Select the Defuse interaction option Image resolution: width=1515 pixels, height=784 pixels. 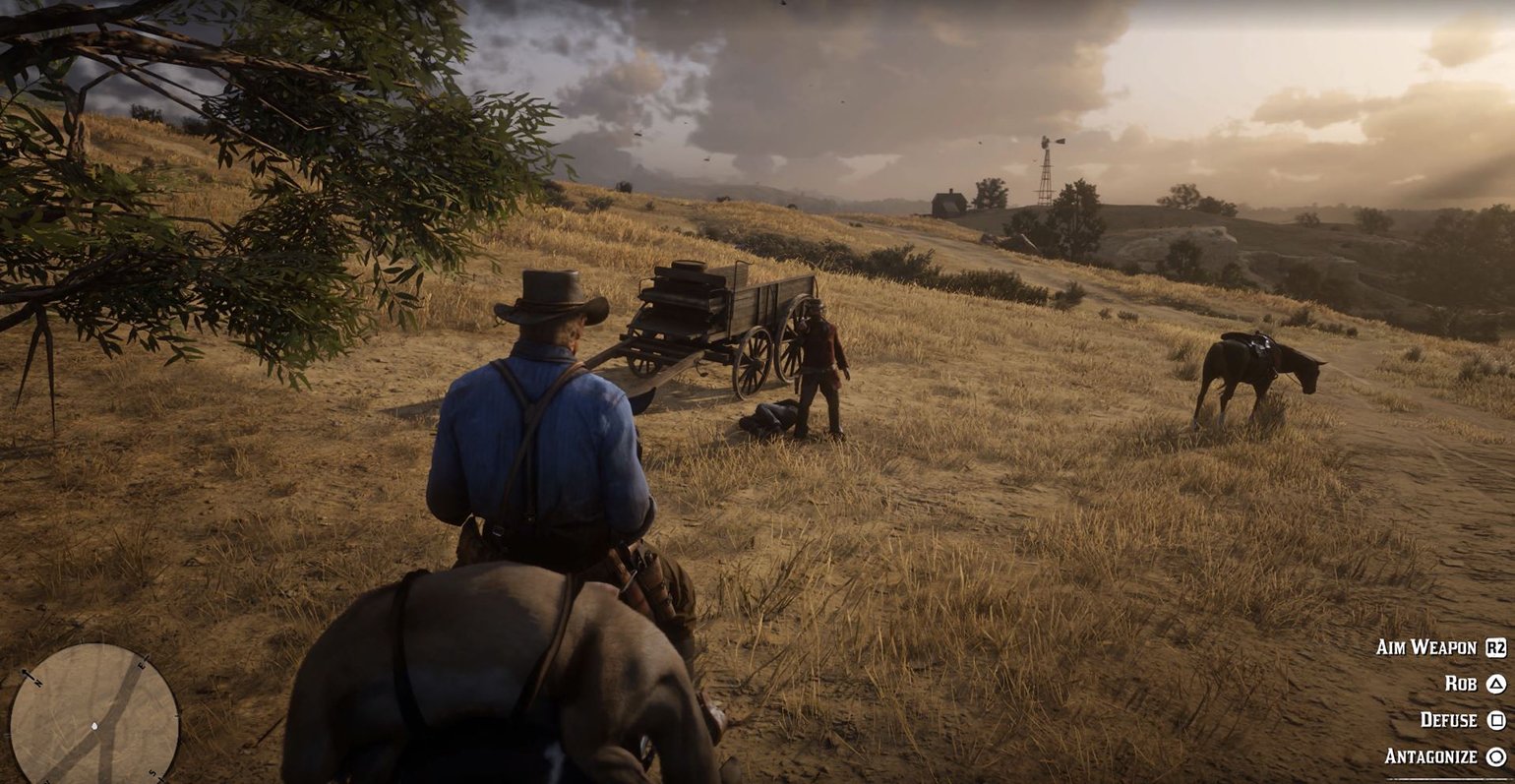tap(1463, 720)
